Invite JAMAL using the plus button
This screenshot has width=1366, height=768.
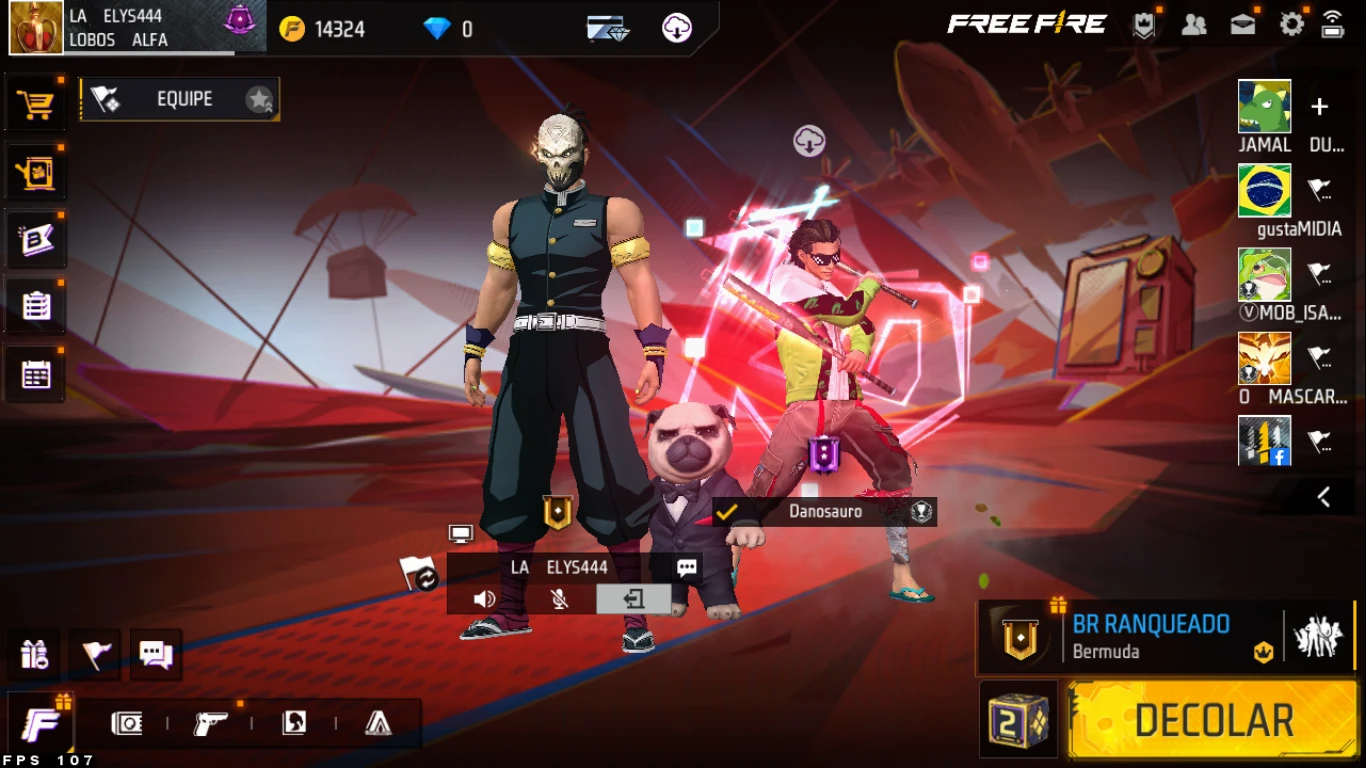coord(1320,107)
